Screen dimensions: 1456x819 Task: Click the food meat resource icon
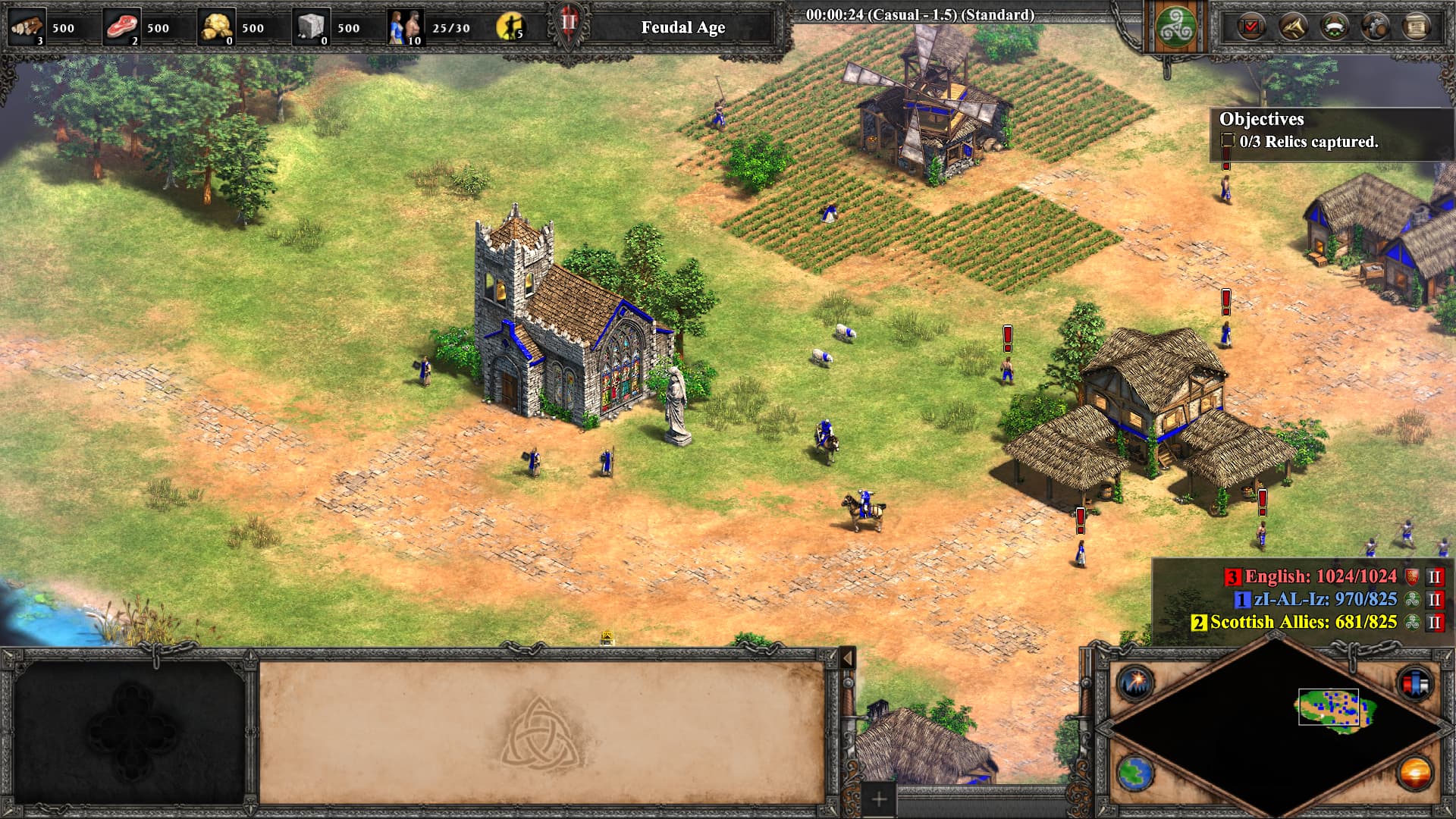pyautogui.click(x=122, y=27)
